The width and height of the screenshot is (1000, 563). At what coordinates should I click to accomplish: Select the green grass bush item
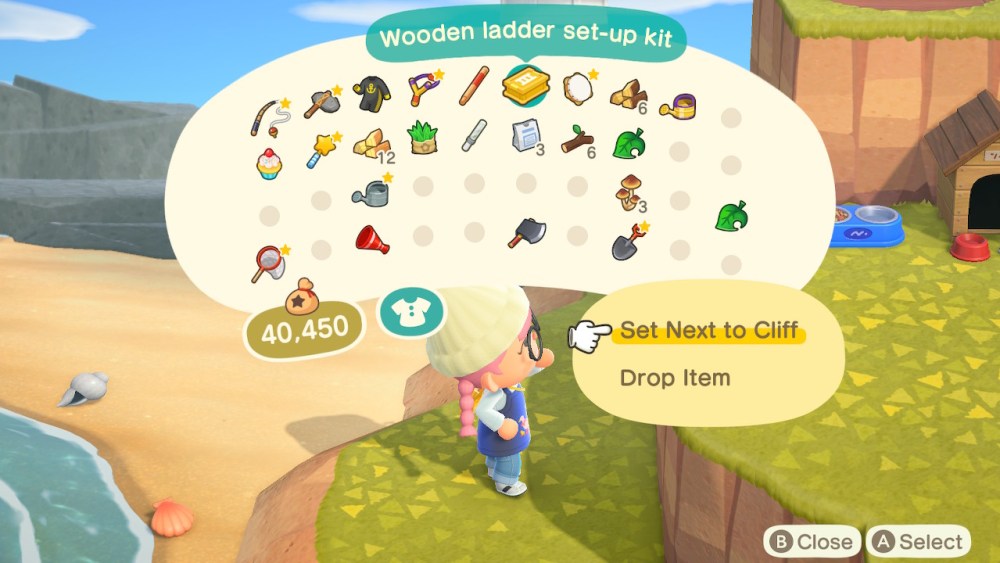coord(423,136)
